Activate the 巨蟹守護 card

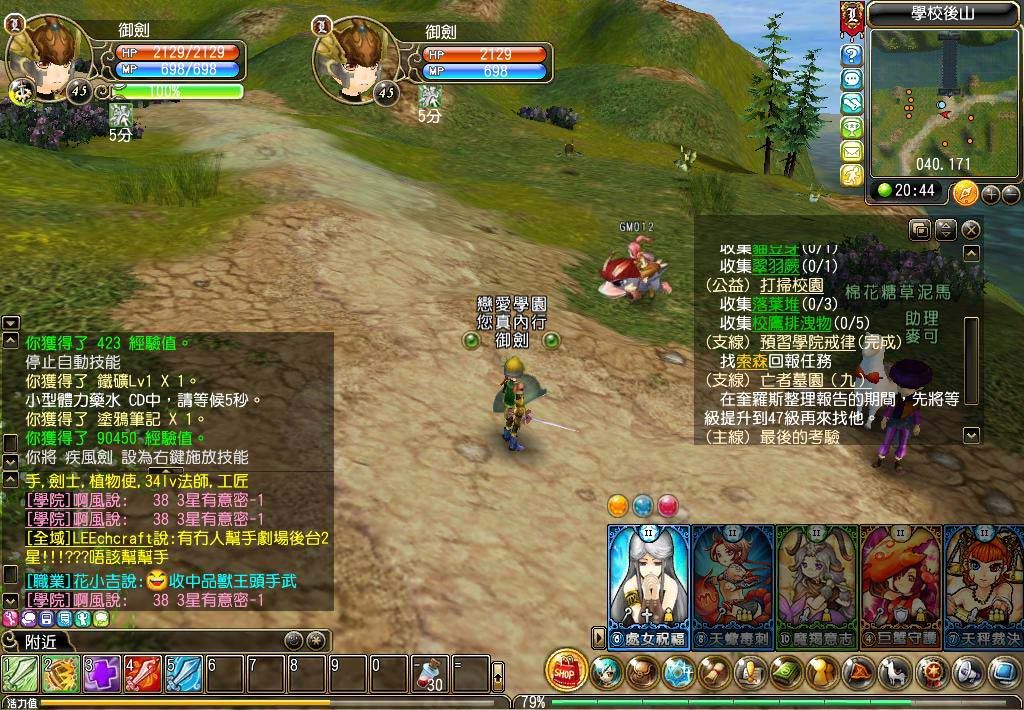(x=900, y=585)
